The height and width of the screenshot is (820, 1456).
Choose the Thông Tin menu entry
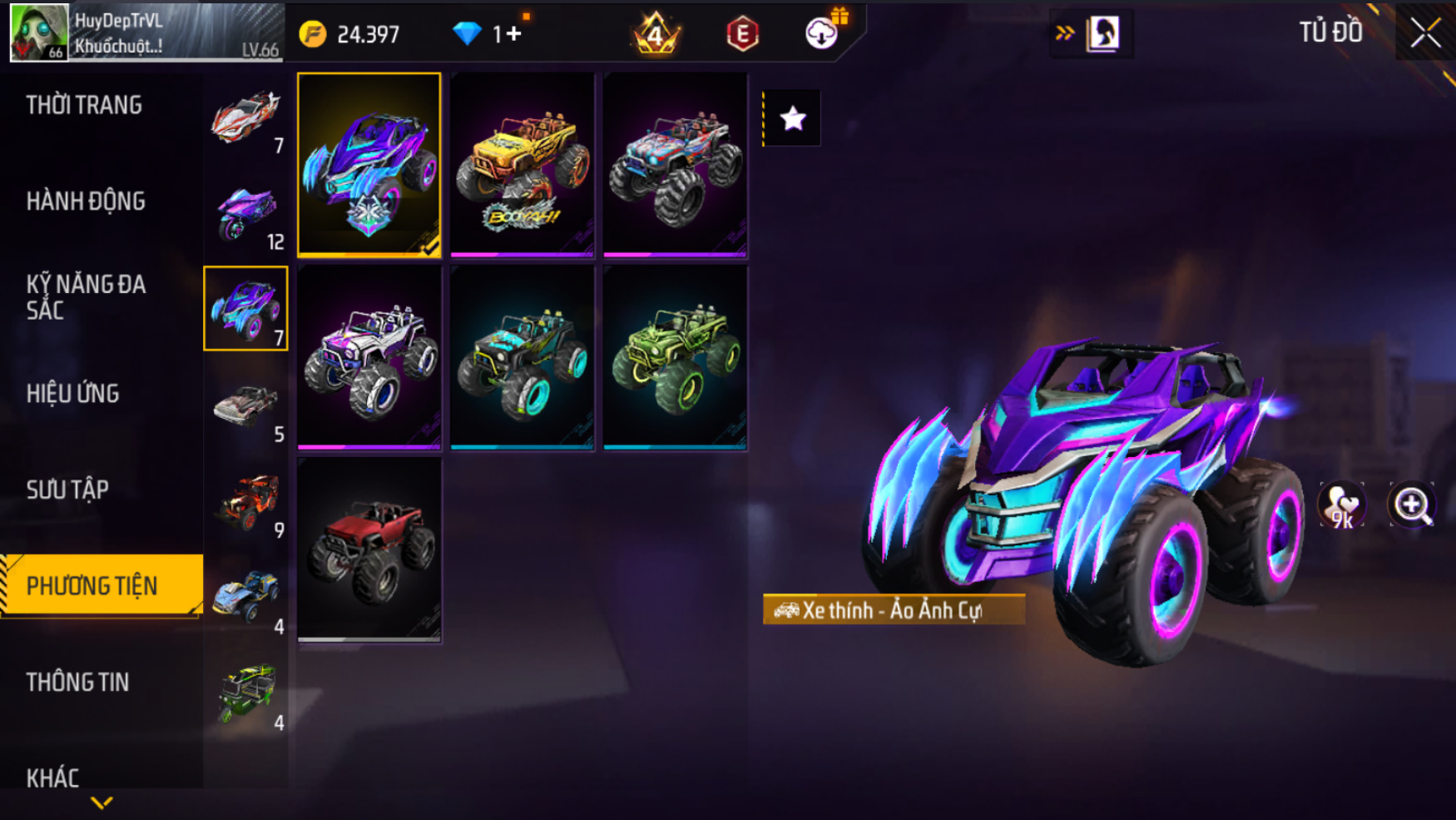(x=77, y=683)
